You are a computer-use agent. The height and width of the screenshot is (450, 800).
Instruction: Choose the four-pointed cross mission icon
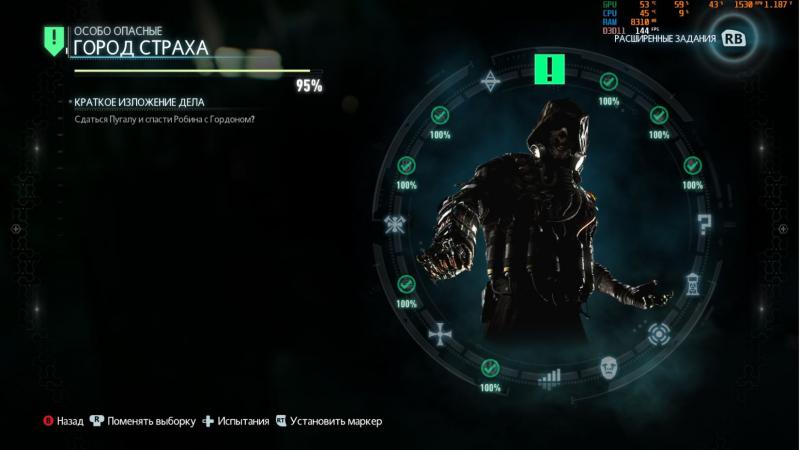[x=439, y=332]
